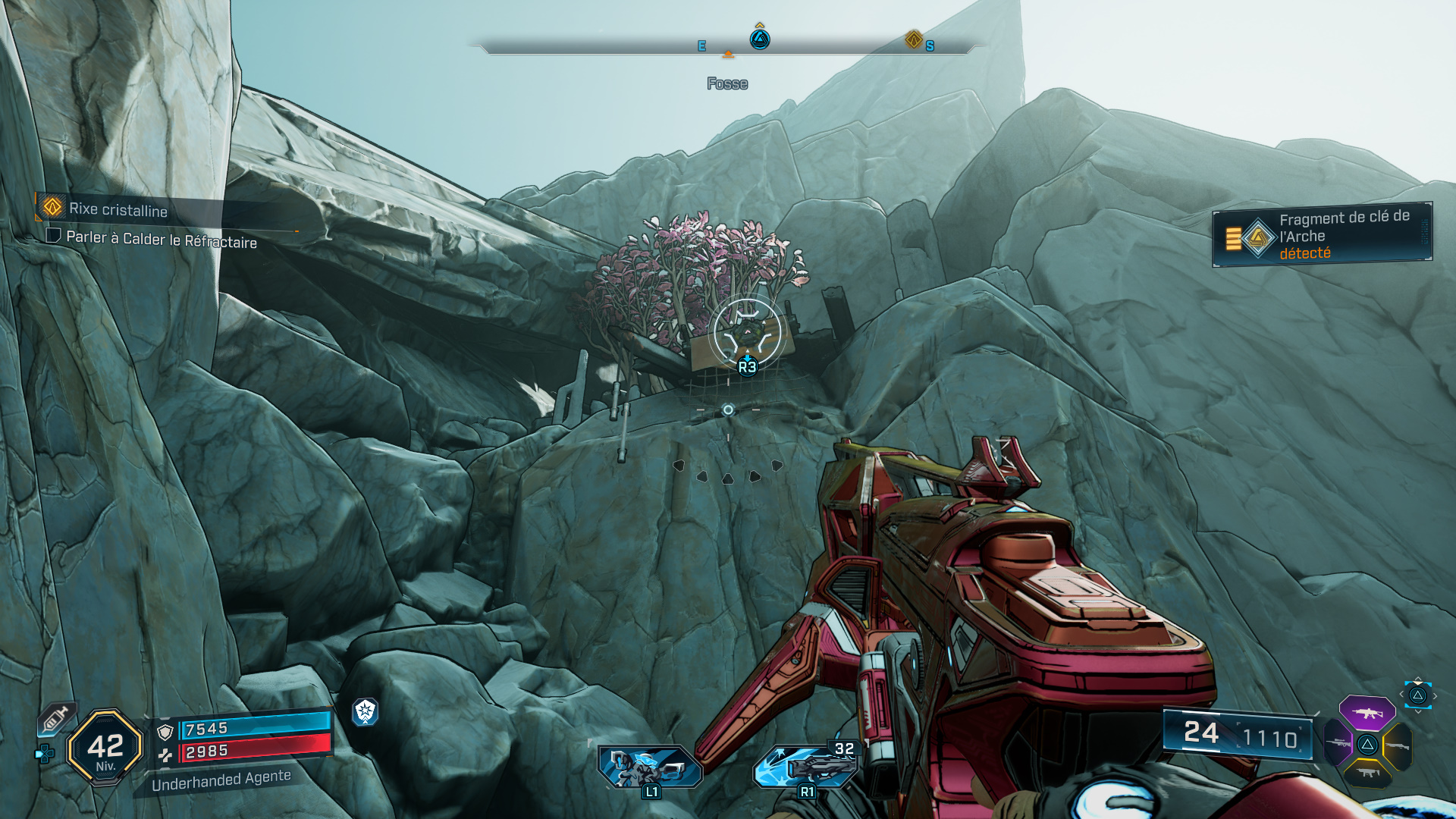Click the shield buff status icon
The image size is (1456, 819).
(x=366, y=711)
